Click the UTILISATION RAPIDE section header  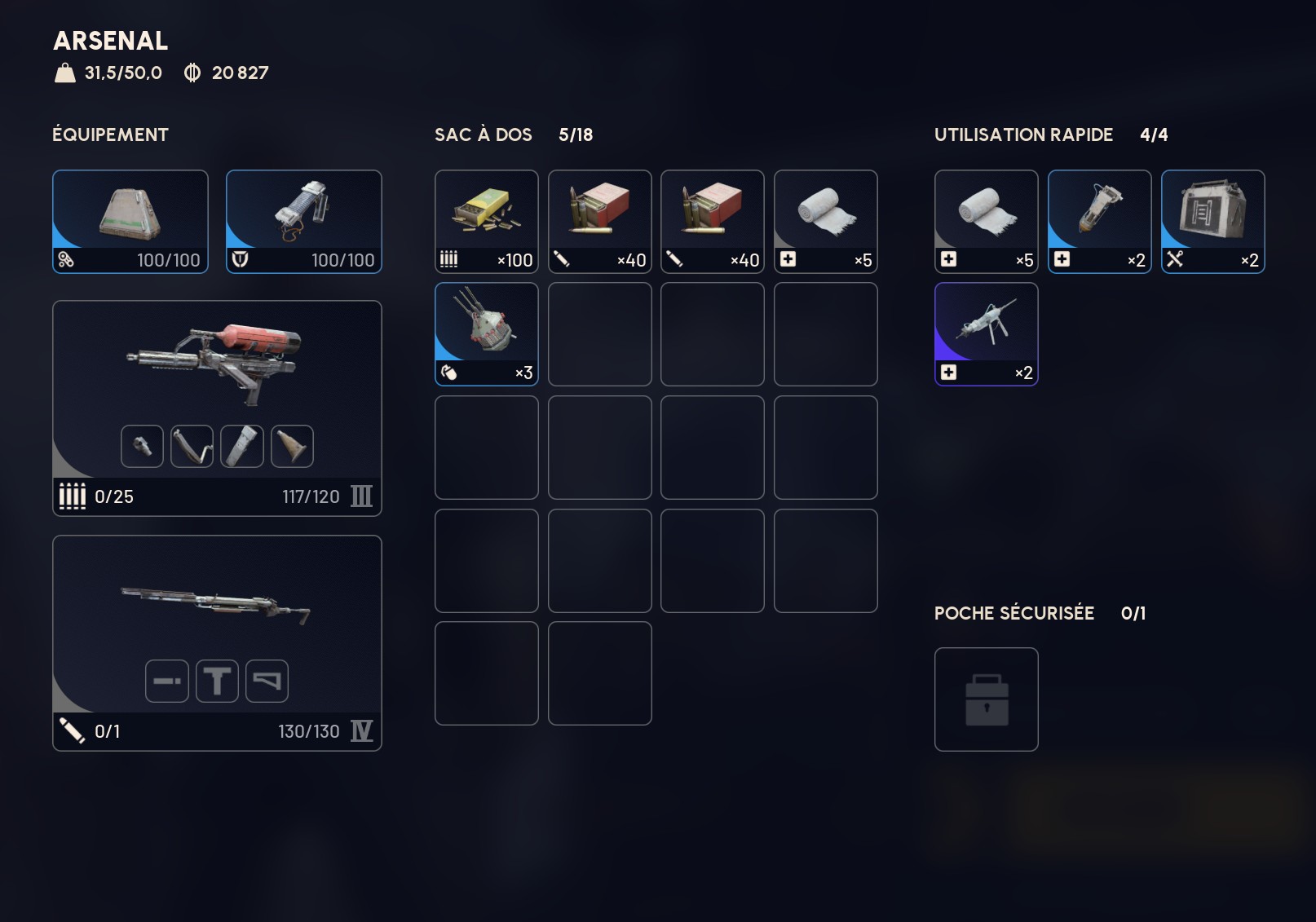[x=1023, y=135]
